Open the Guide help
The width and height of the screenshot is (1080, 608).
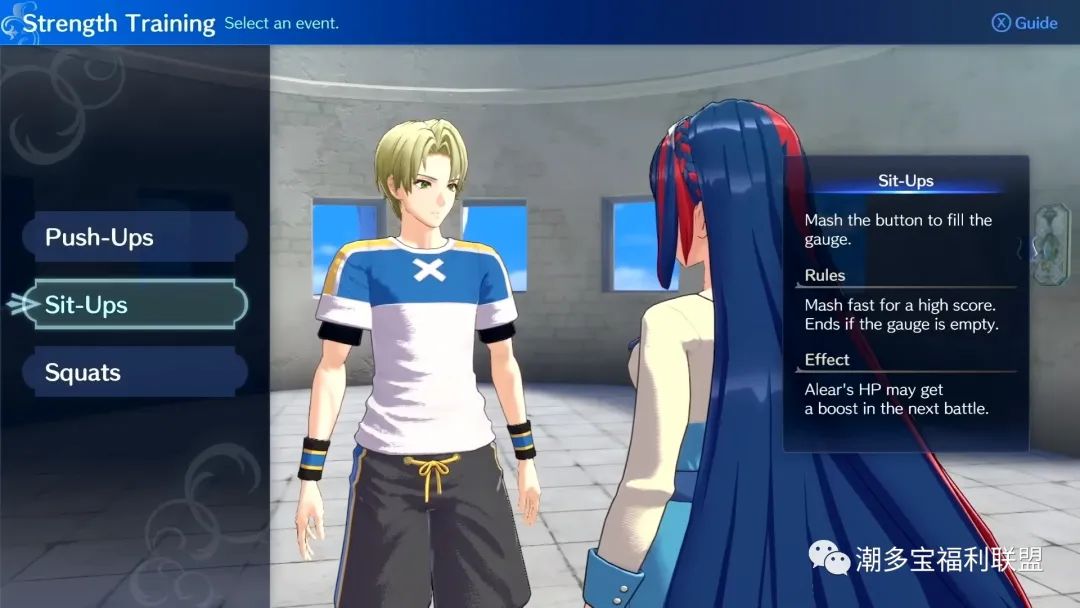(x=1024, y=23)
